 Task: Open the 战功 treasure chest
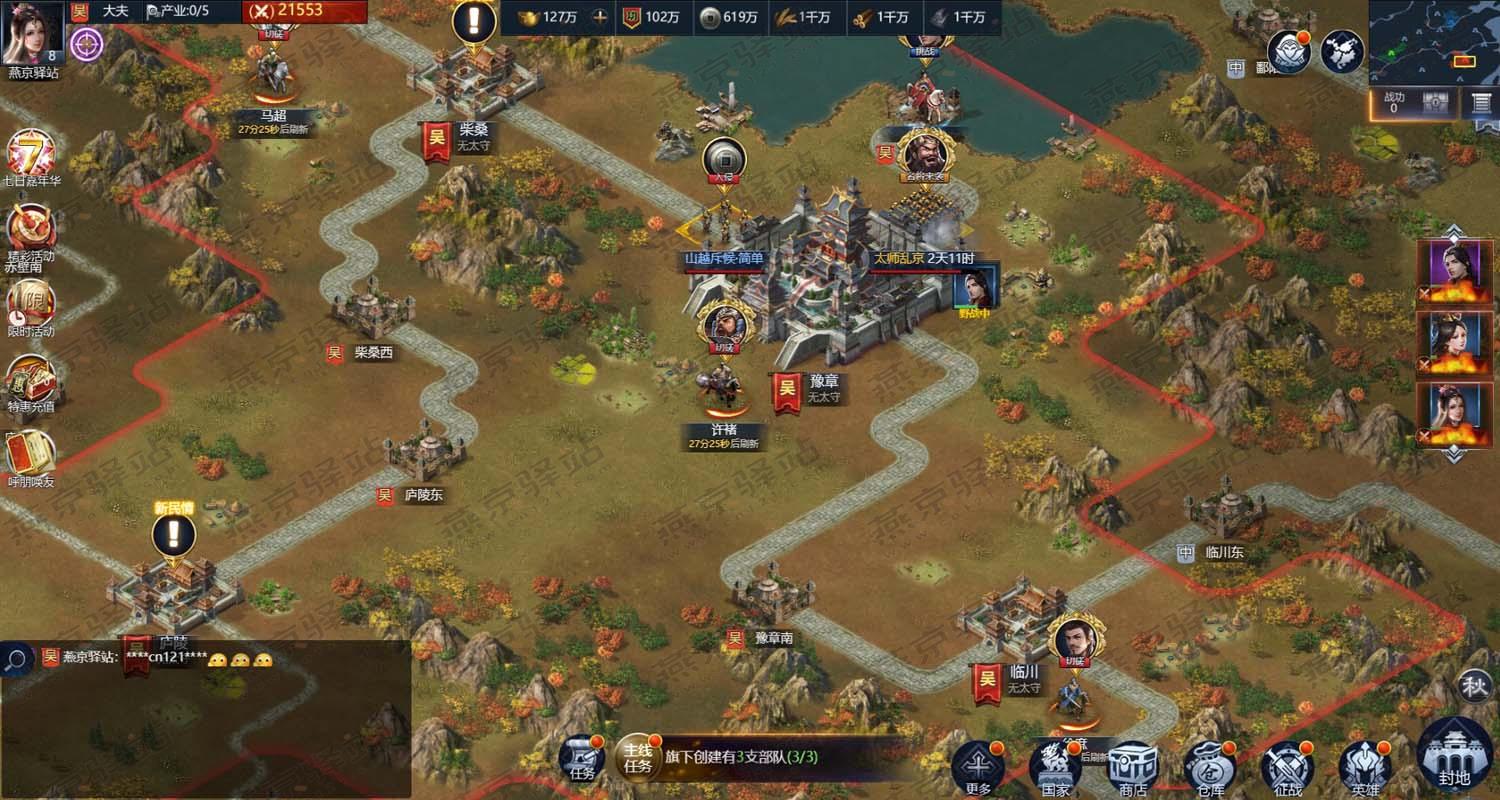(x=1436, y=103)
